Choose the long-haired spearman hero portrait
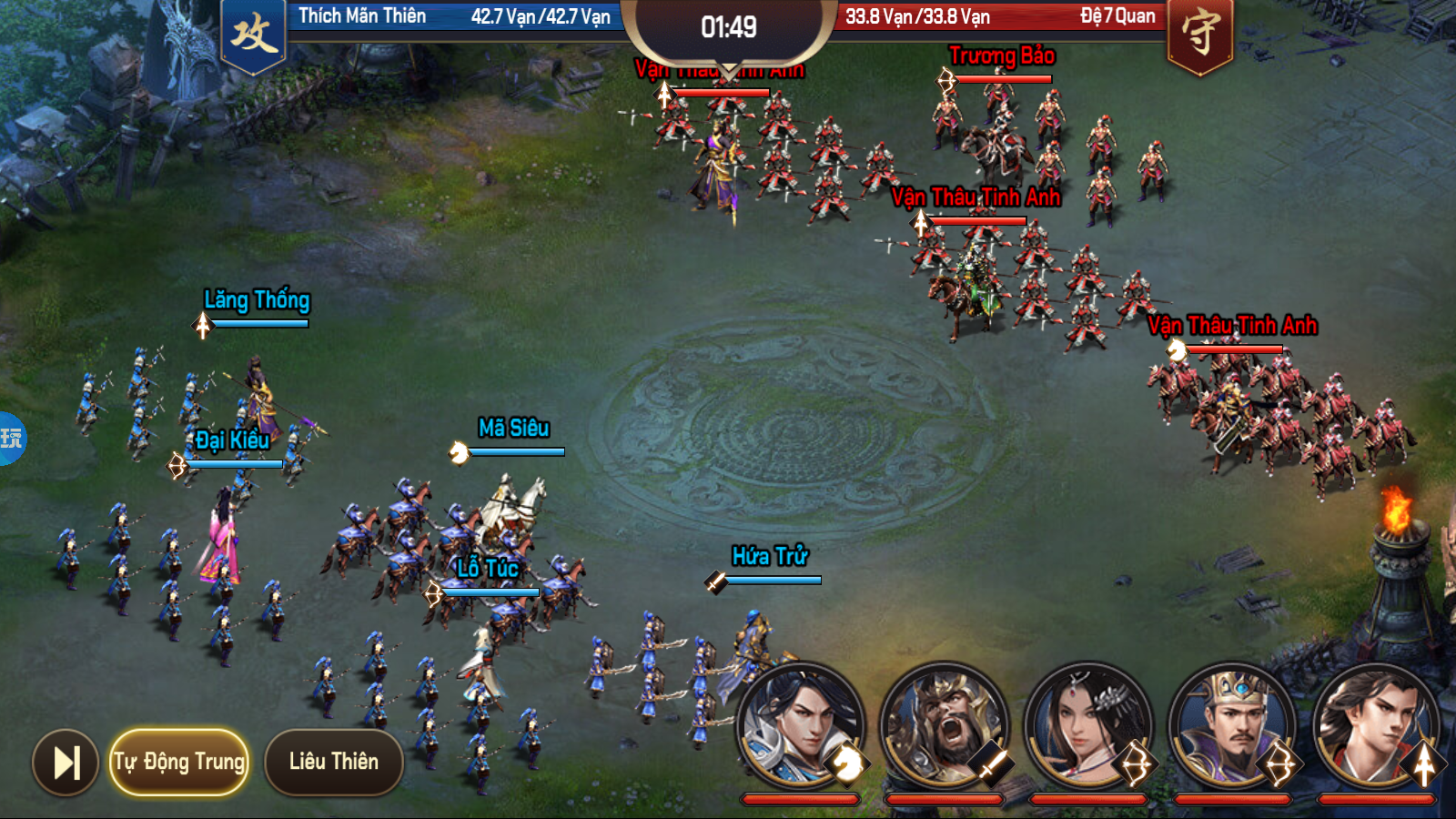This screenshot has width=1456, height=819. pos(1375,725)
